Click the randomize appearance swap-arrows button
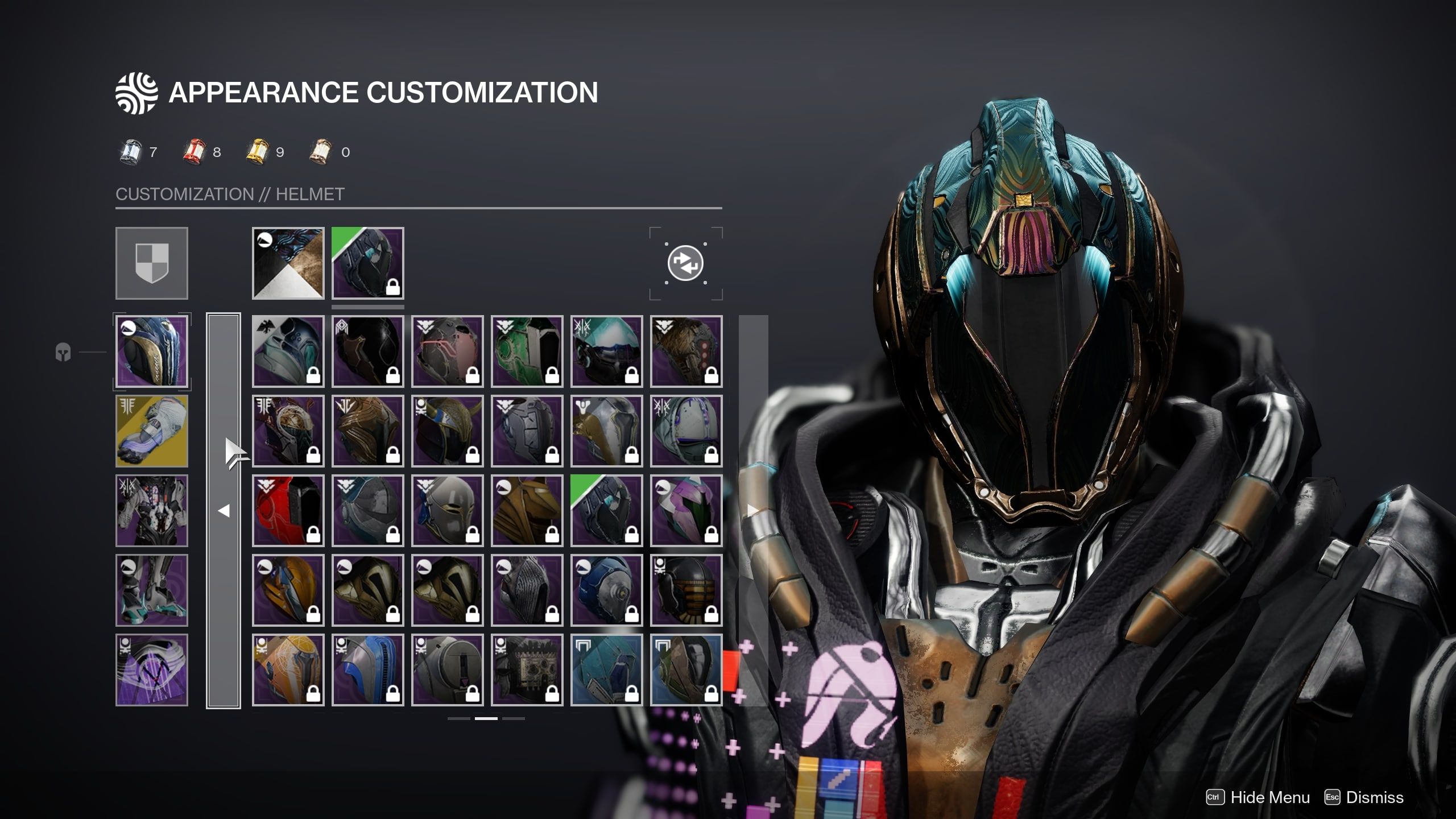 tap(685, 263)
